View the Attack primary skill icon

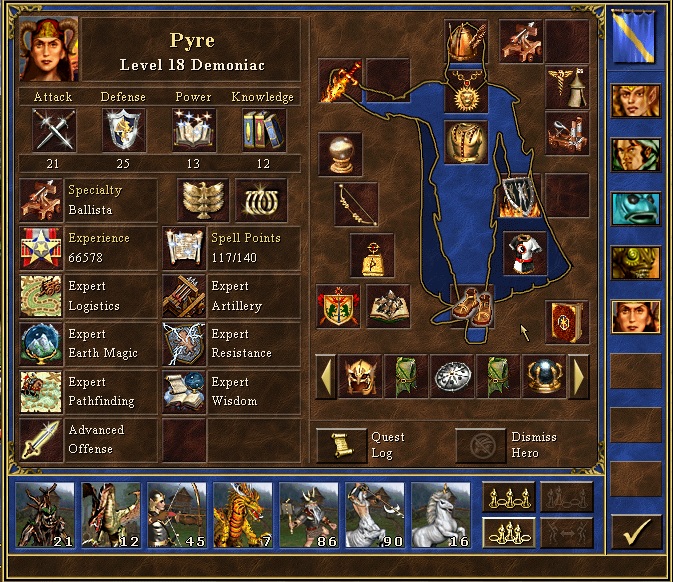[53, 129]
